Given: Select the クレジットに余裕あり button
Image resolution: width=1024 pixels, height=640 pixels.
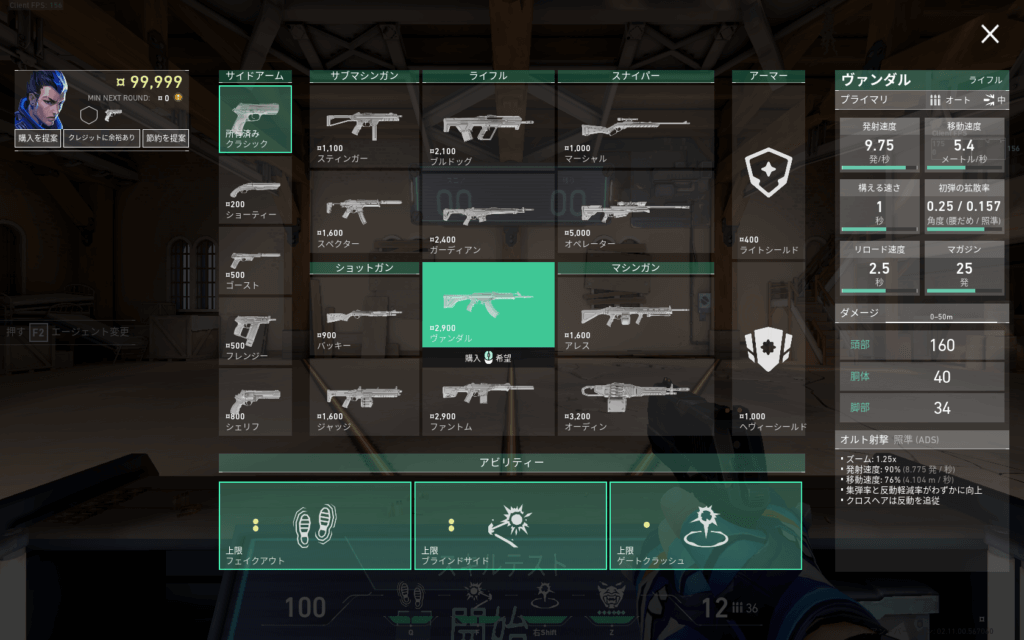Looking at the screenshot, I should click(x=101, y=139).
